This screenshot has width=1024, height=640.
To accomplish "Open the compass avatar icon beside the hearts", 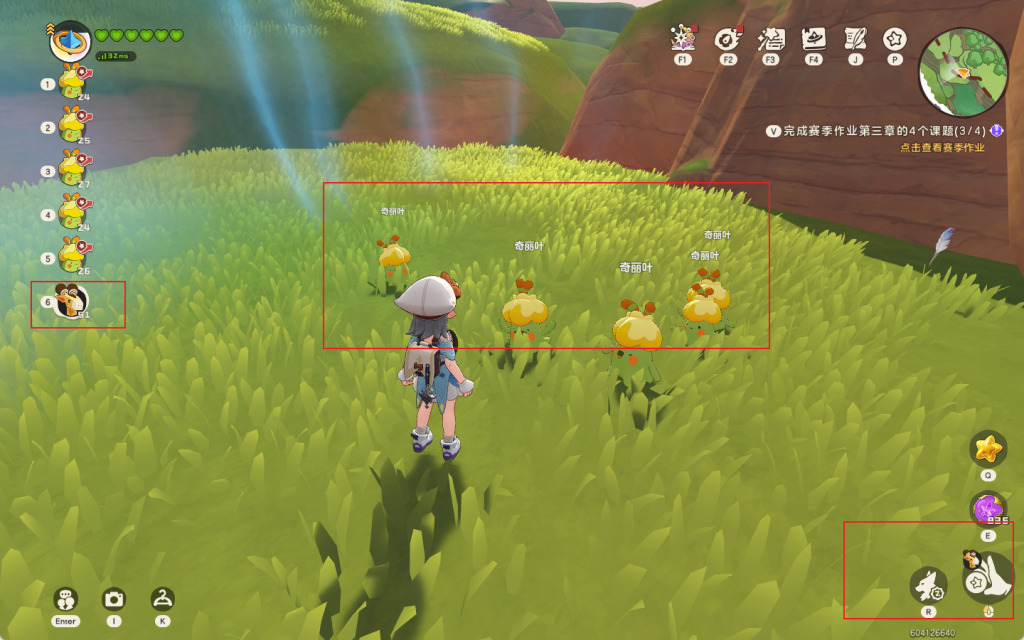I will [70, 41].
